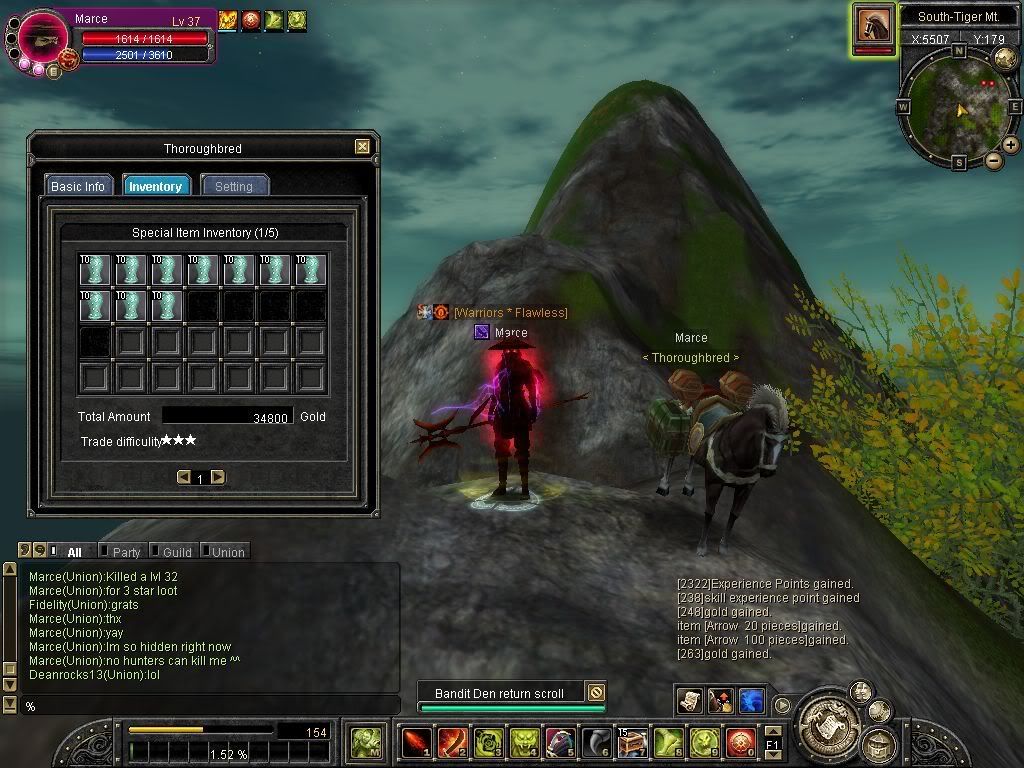Open the Setting tab
1024x768 pixels.
pos(234,186)
